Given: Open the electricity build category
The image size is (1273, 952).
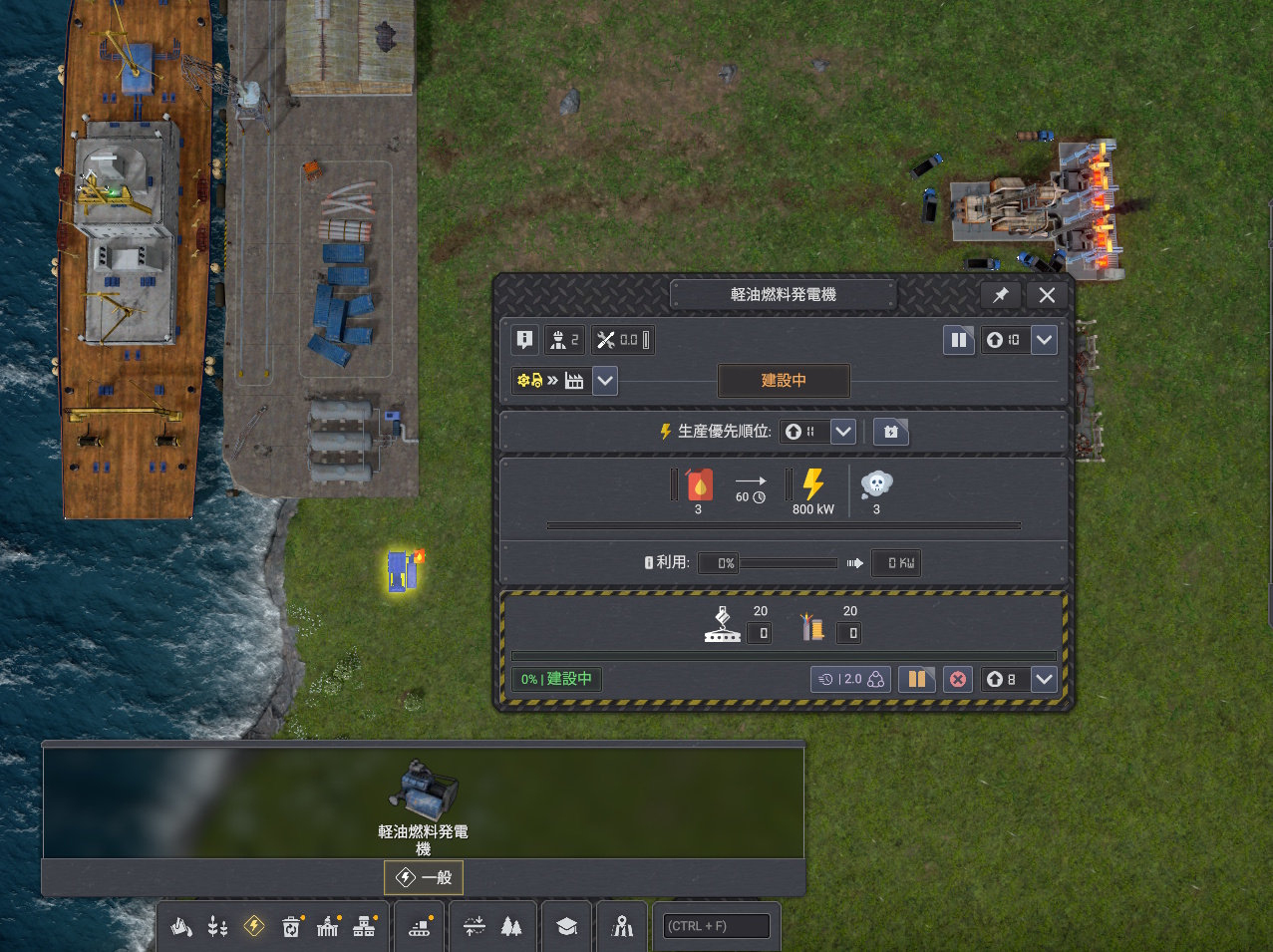Looking at the screenshot, I should point(254,926).
